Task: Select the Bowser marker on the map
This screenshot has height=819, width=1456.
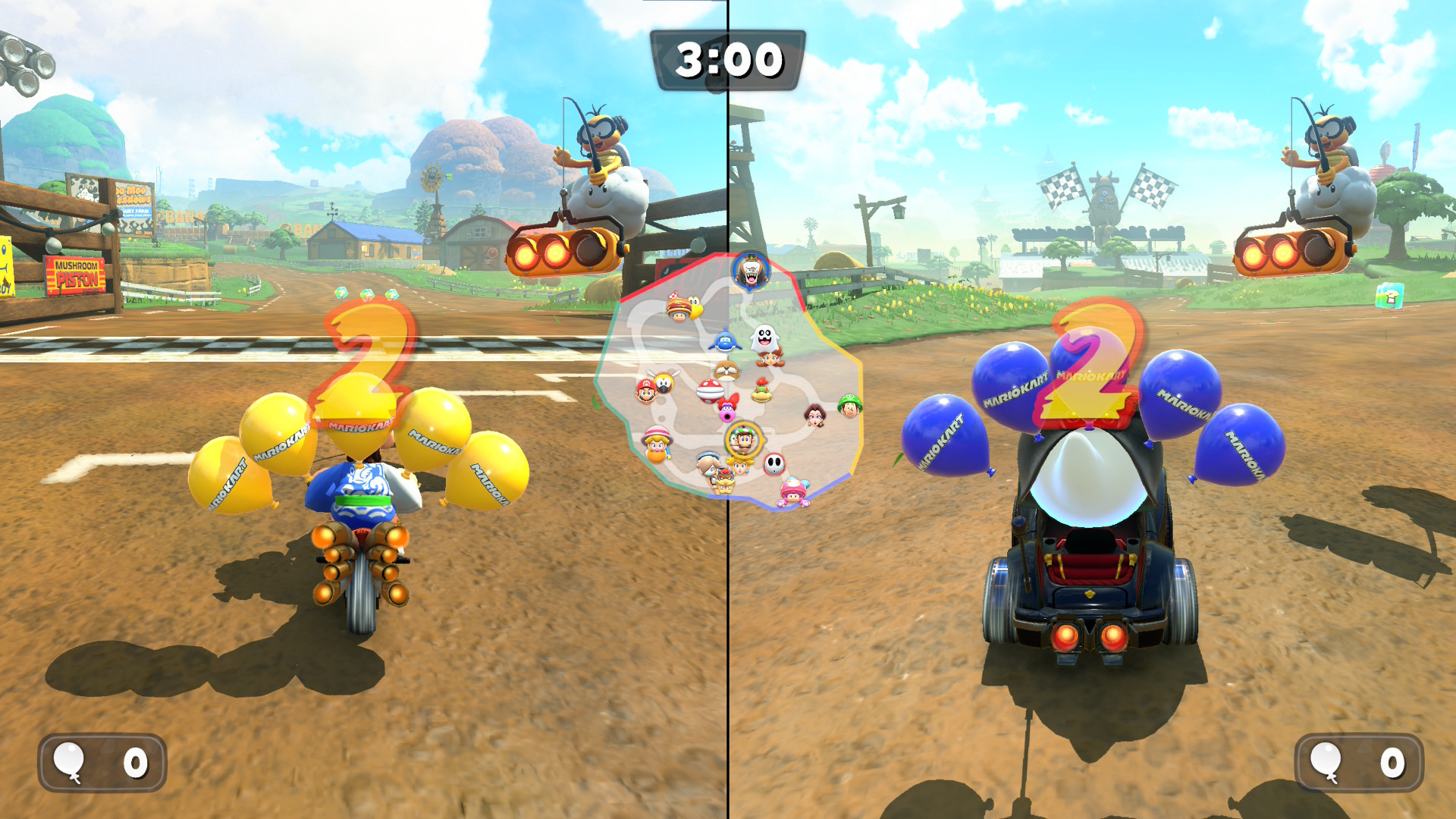Action: (725, 482)
